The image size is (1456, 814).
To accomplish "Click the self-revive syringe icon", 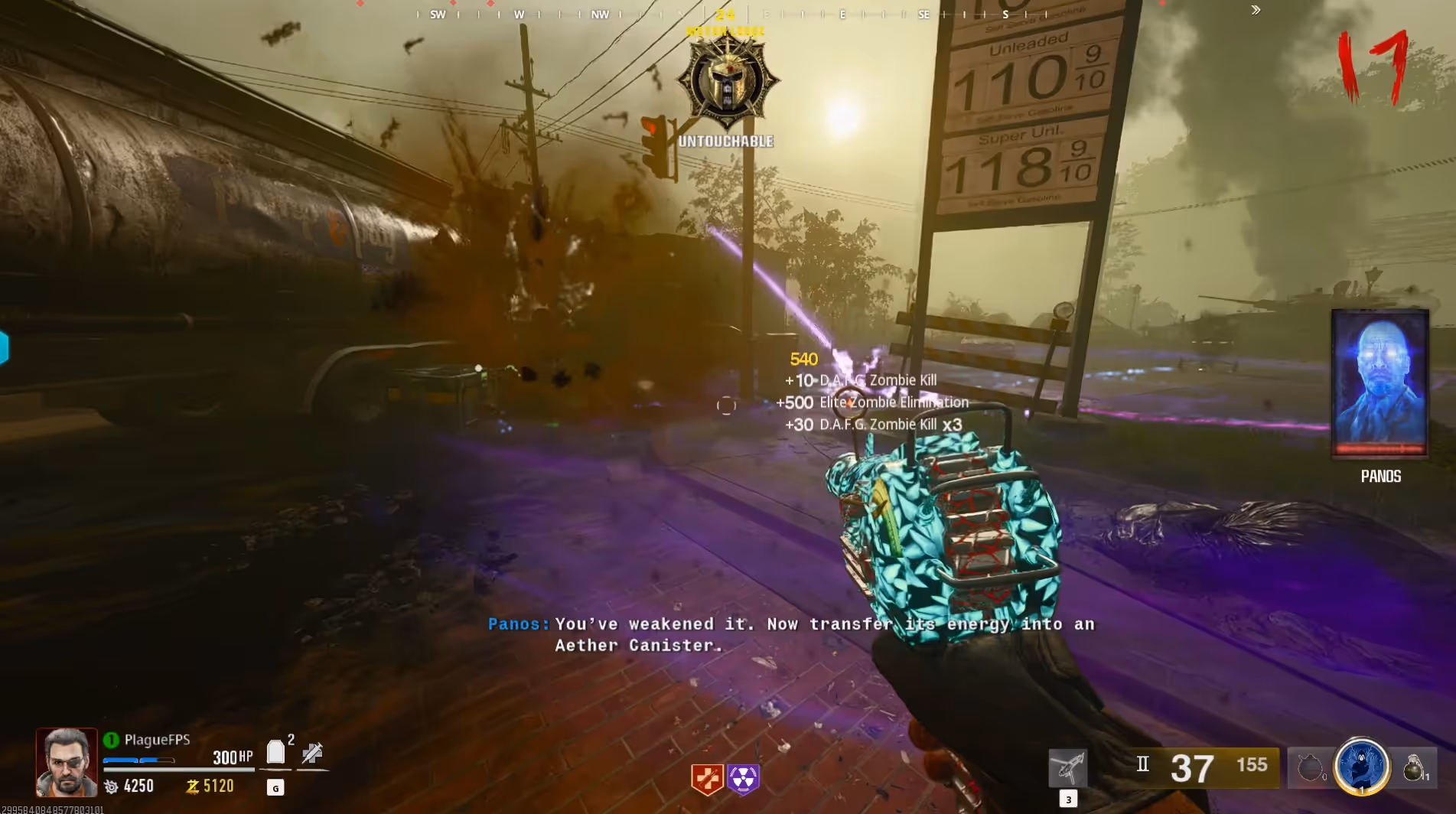I will pos(312,754).
